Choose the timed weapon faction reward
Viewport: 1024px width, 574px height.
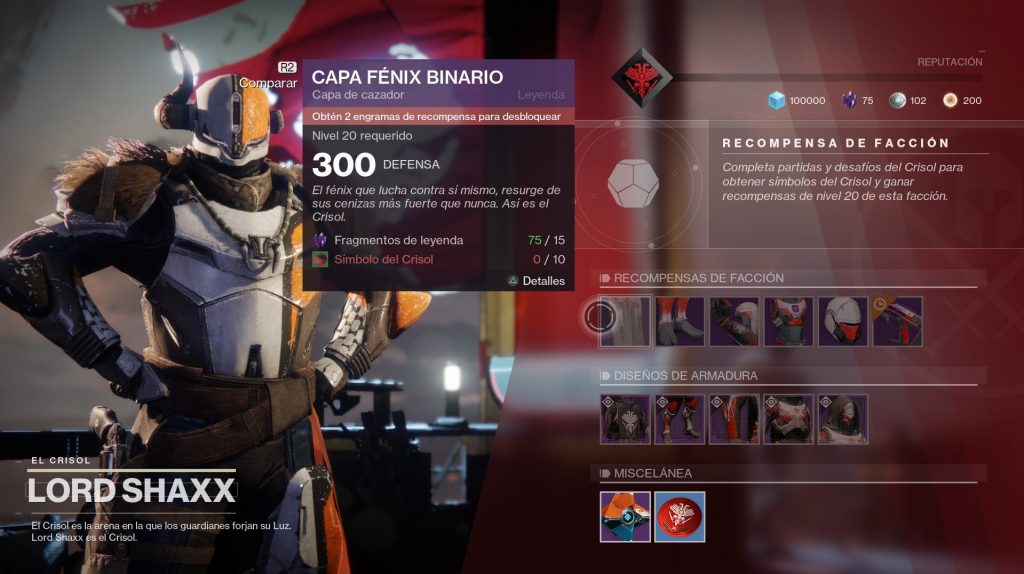(x=897, y=321)
